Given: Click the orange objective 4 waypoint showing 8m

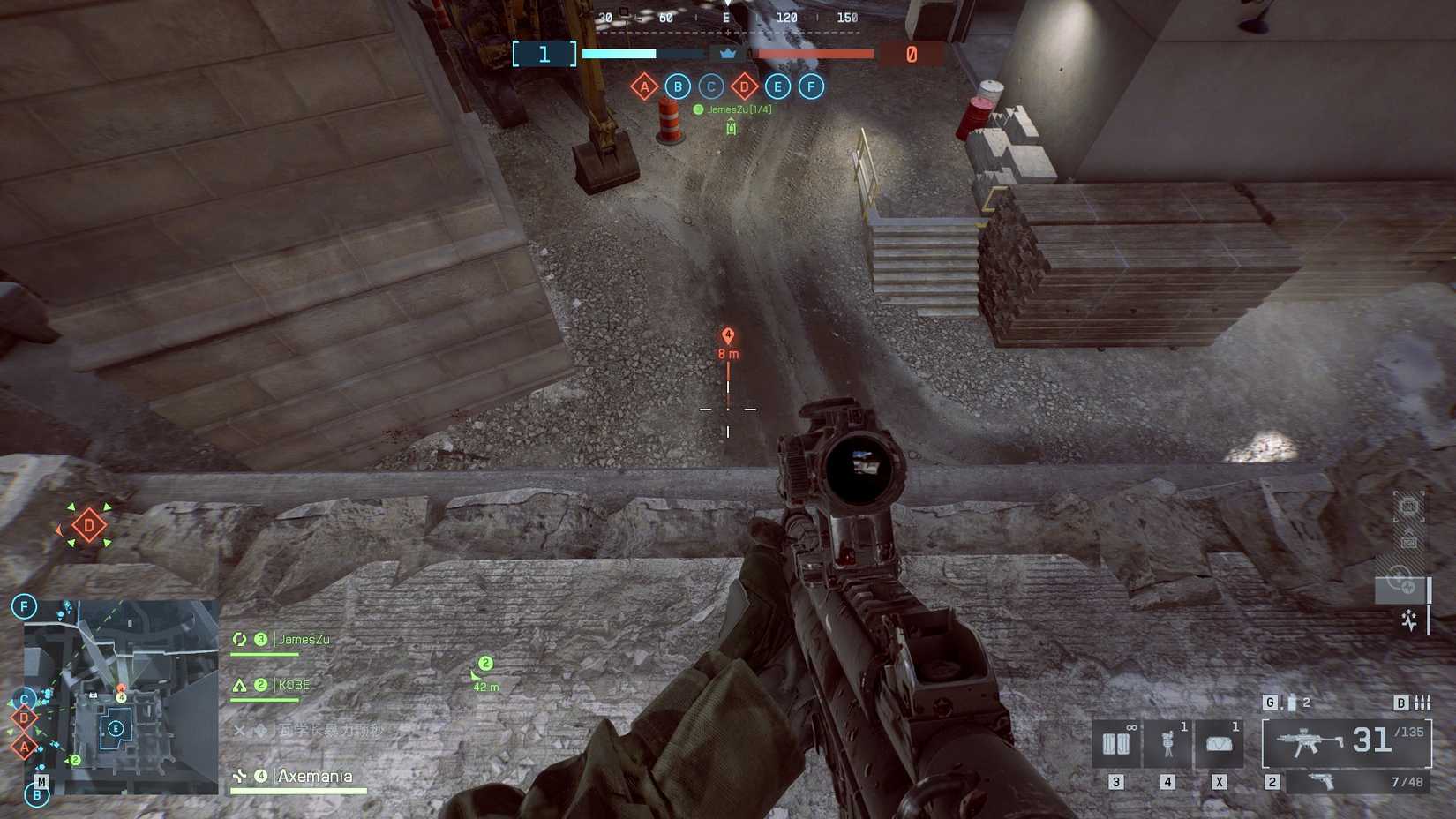Looking at the screenshot, I should (x=727, y=335).
